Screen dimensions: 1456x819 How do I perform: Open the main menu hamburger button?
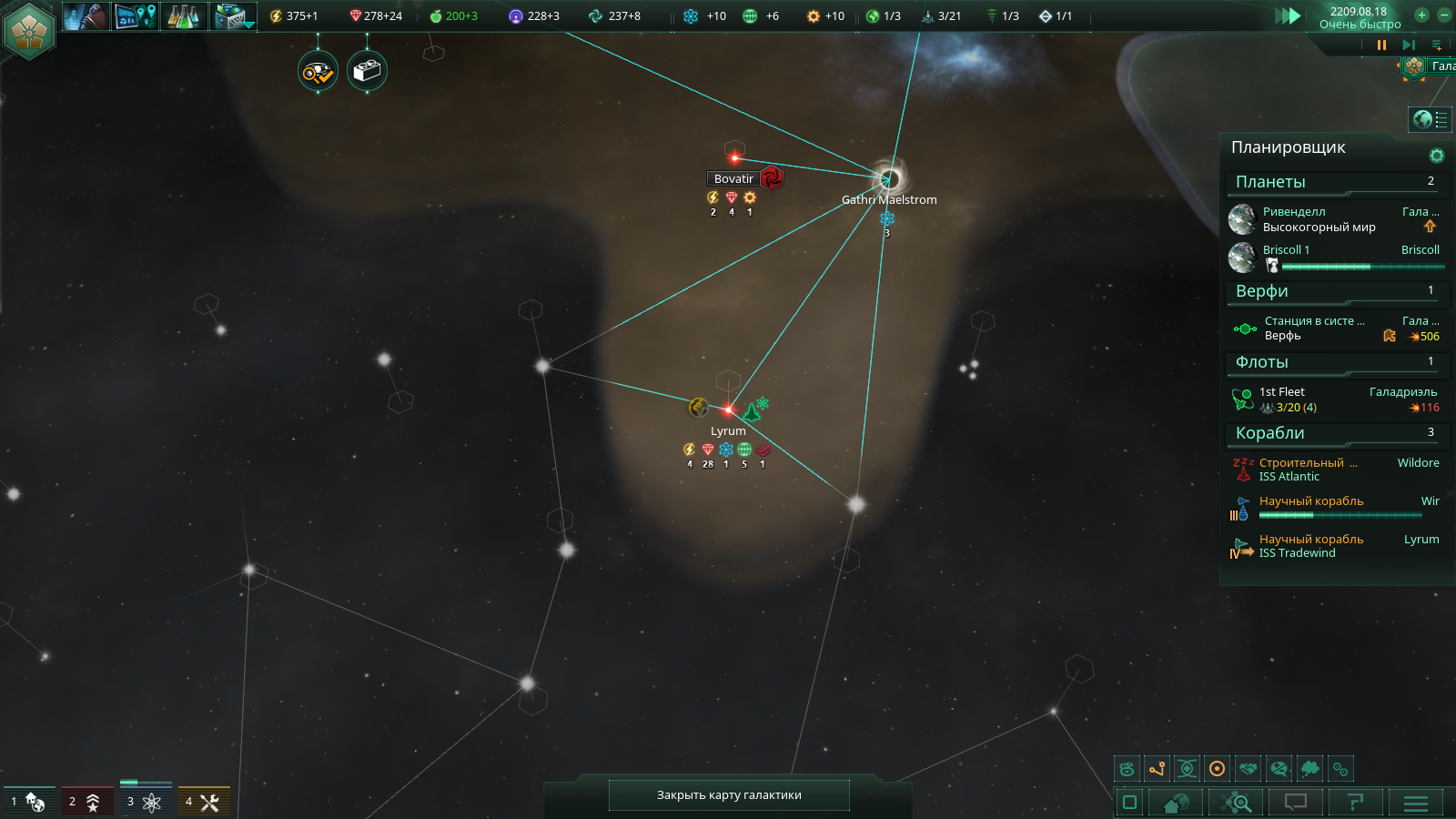tap(1415, 803)
